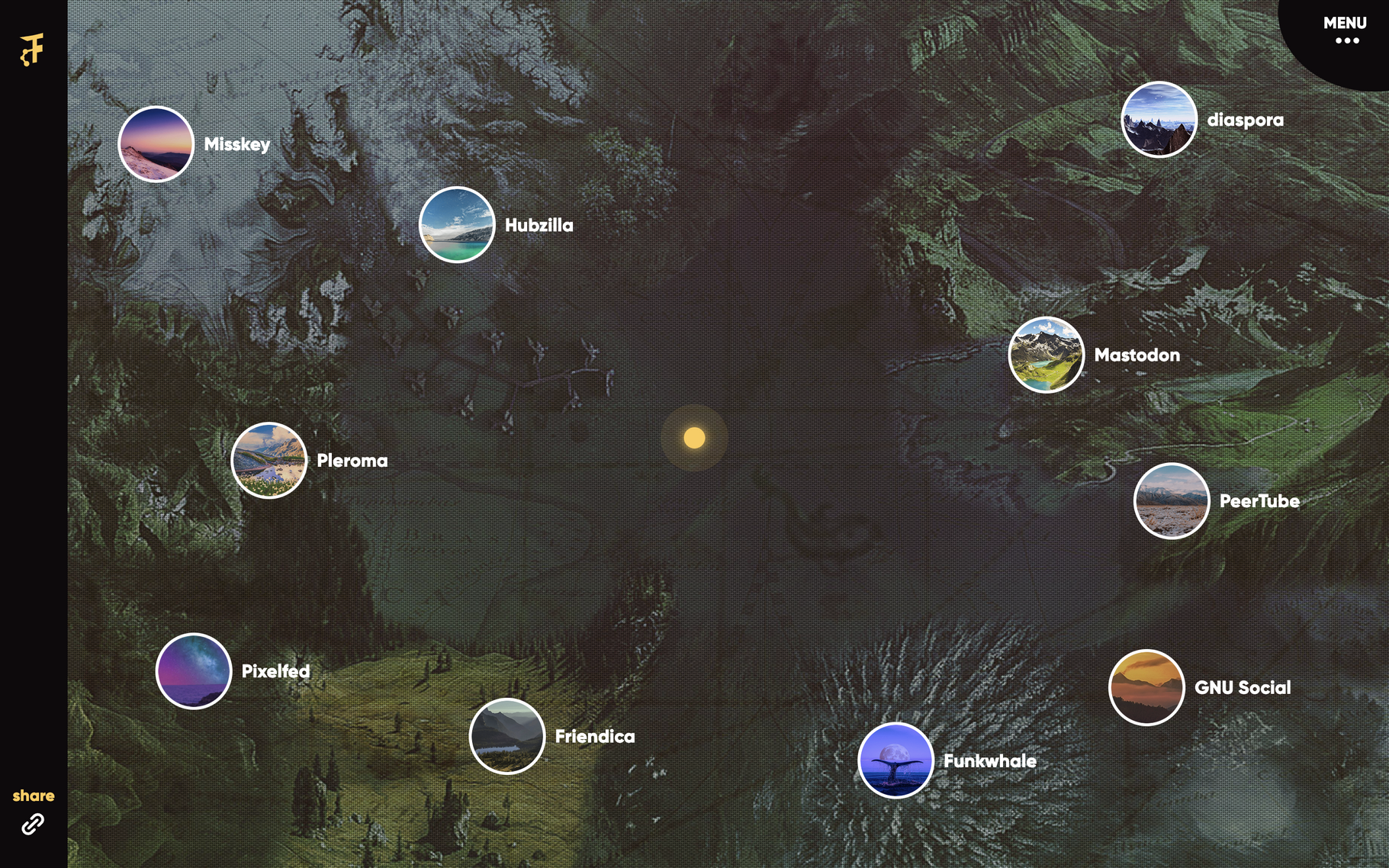
Task: Open the MENU in the corner
Action: (1345, 31)
